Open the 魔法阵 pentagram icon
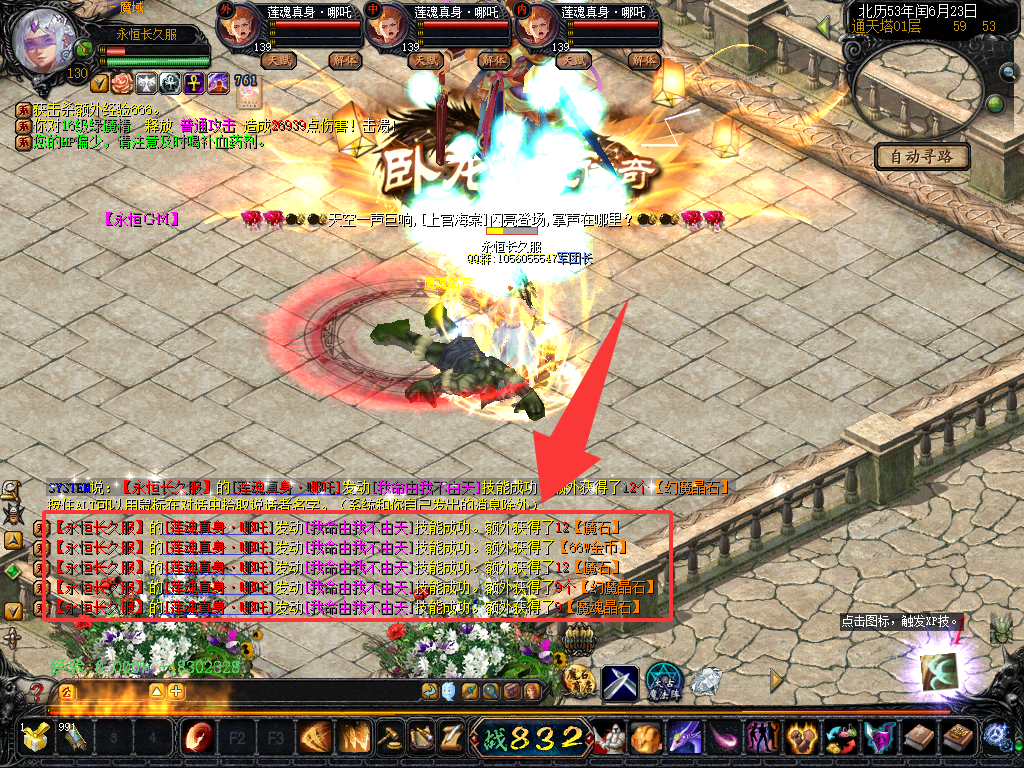The image size is (1024, 768). pyautogui.click(x=663, y=683)
